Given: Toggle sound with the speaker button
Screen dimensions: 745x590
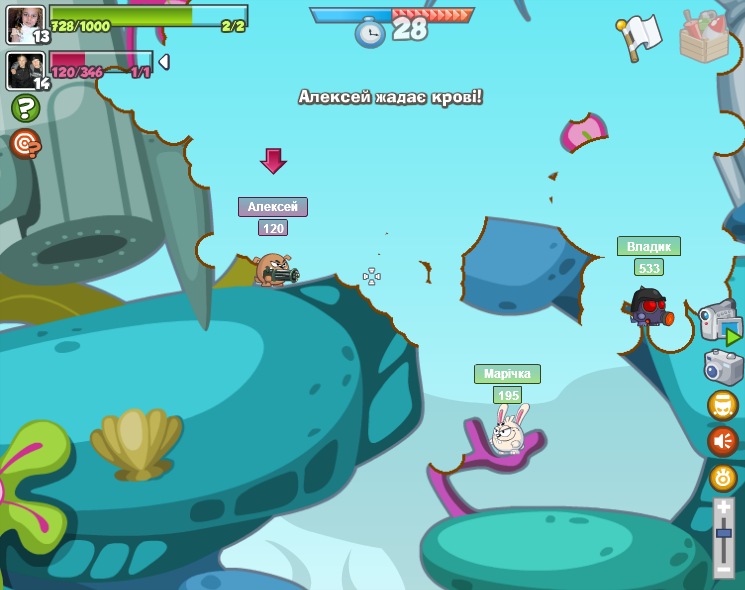Looking at the screenshot, I should [722, 441].
